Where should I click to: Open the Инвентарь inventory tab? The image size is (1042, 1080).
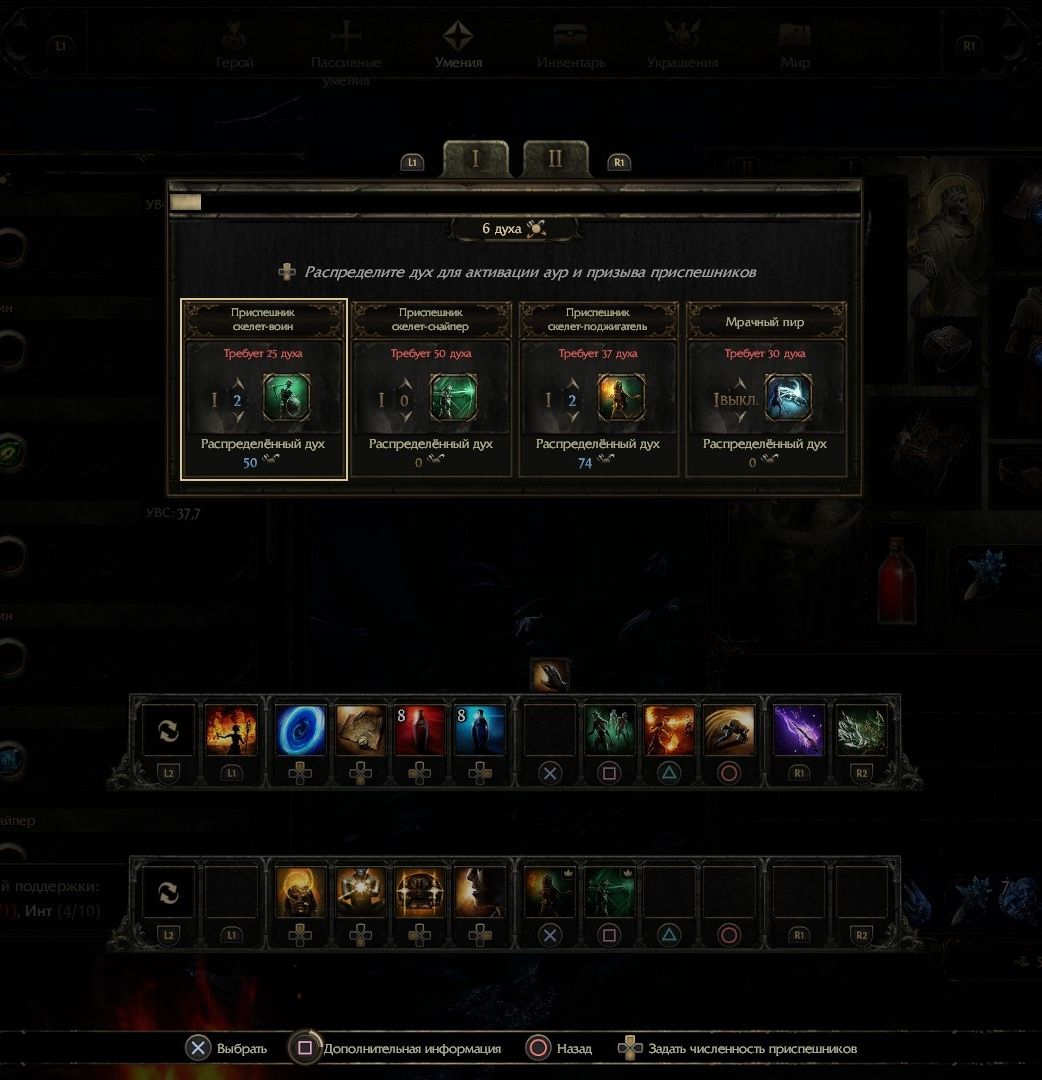(x=571, y=46)
